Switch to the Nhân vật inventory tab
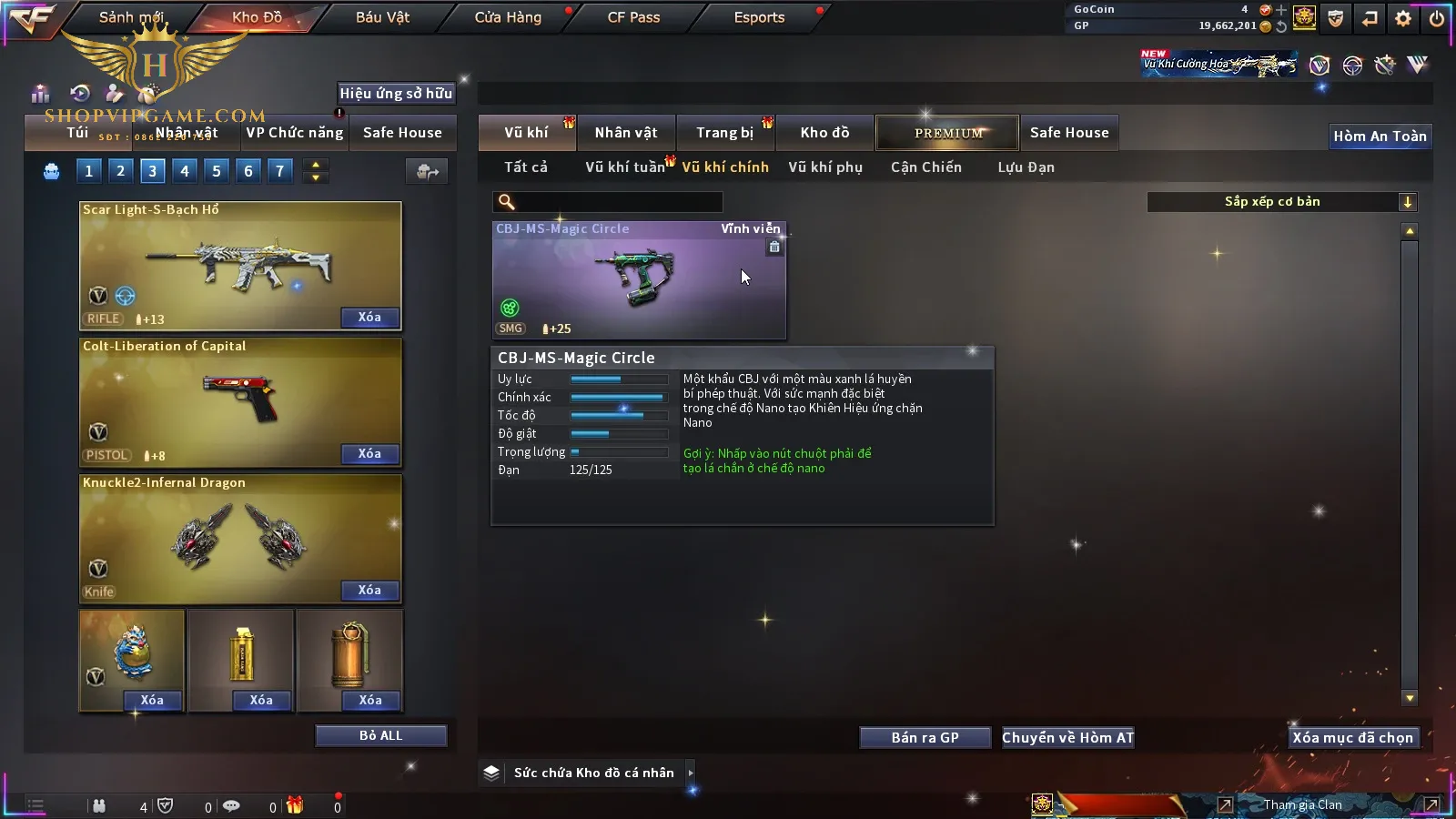This screenshot has width=1456, height=819. pyautogui.click(x=625, y=133)
